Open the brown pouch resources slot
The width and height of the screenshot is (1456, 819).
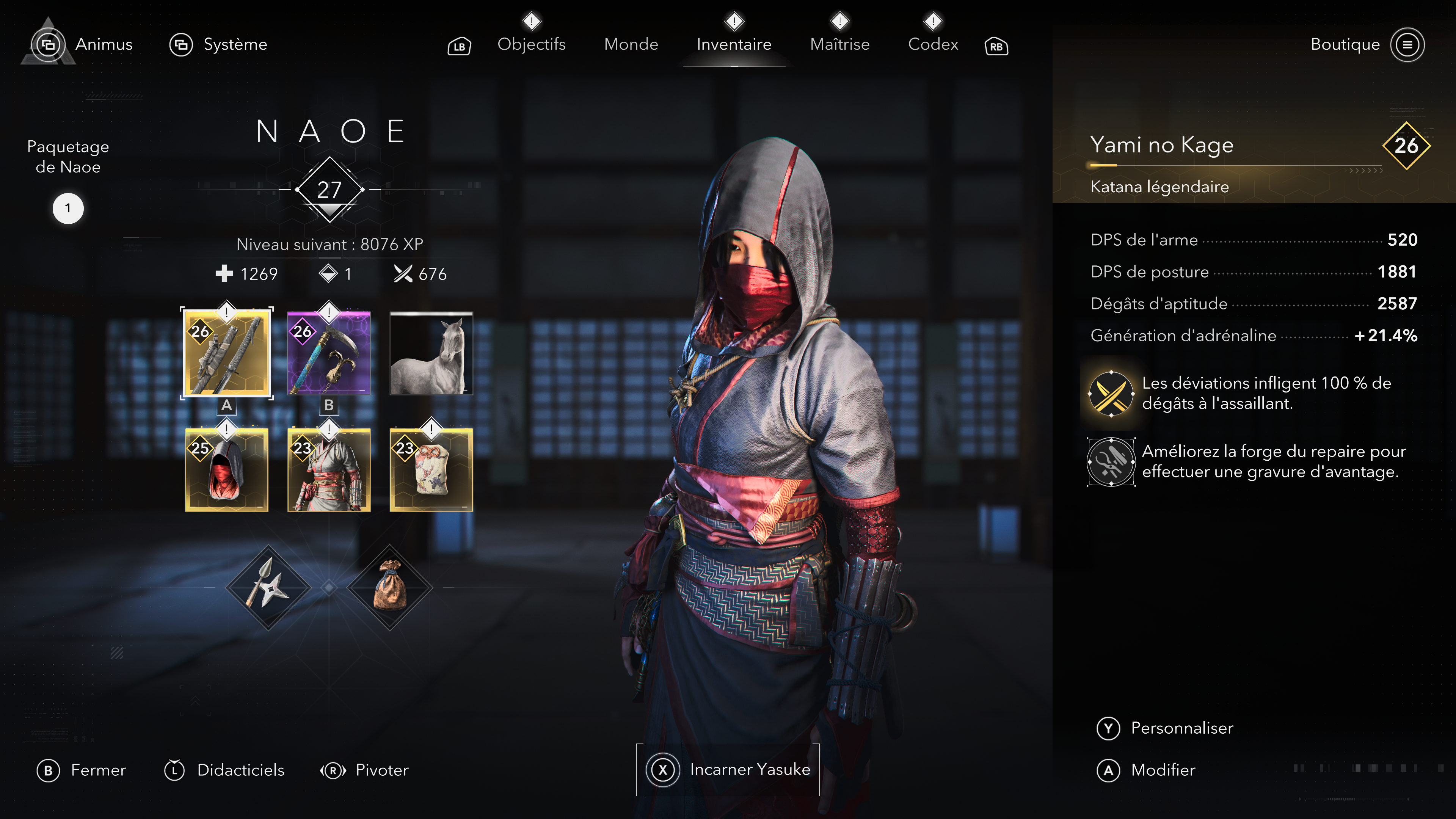coord(390,588)
